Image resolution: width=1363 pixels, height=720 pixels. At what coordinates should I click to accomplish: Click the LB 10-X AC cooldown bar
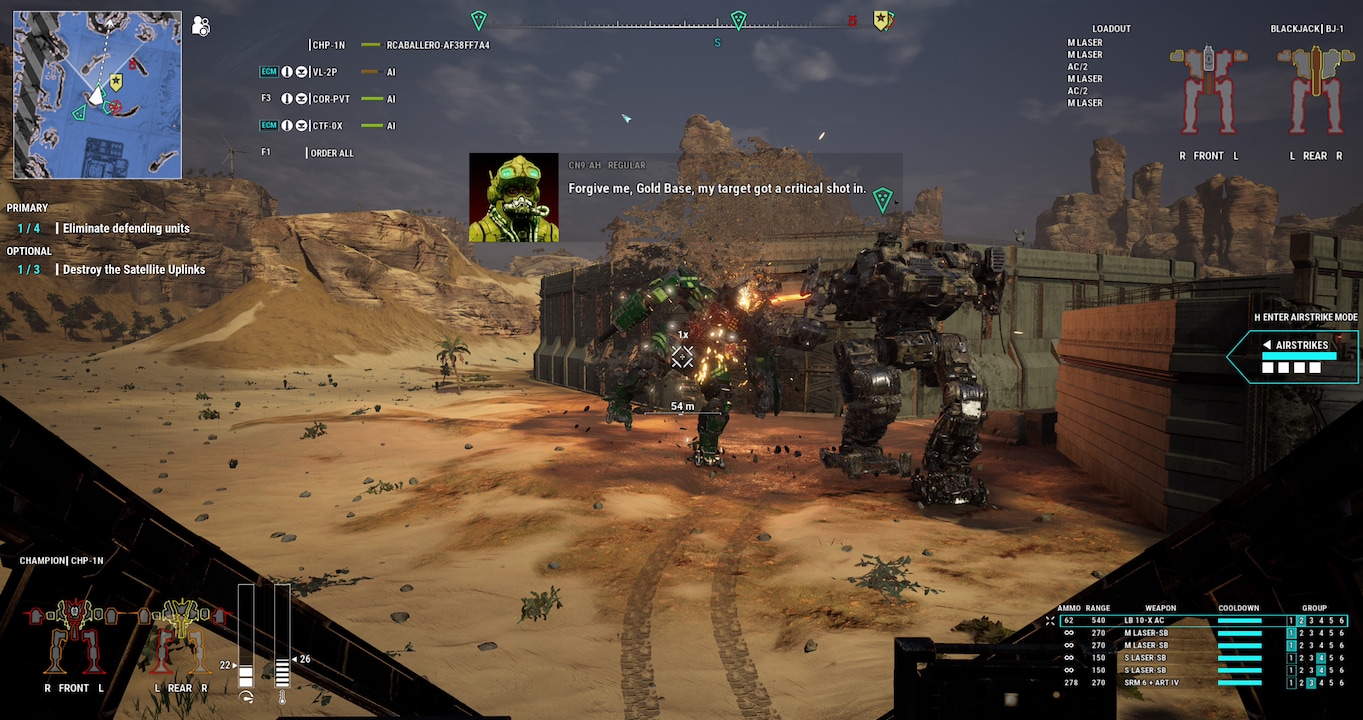1240,620
